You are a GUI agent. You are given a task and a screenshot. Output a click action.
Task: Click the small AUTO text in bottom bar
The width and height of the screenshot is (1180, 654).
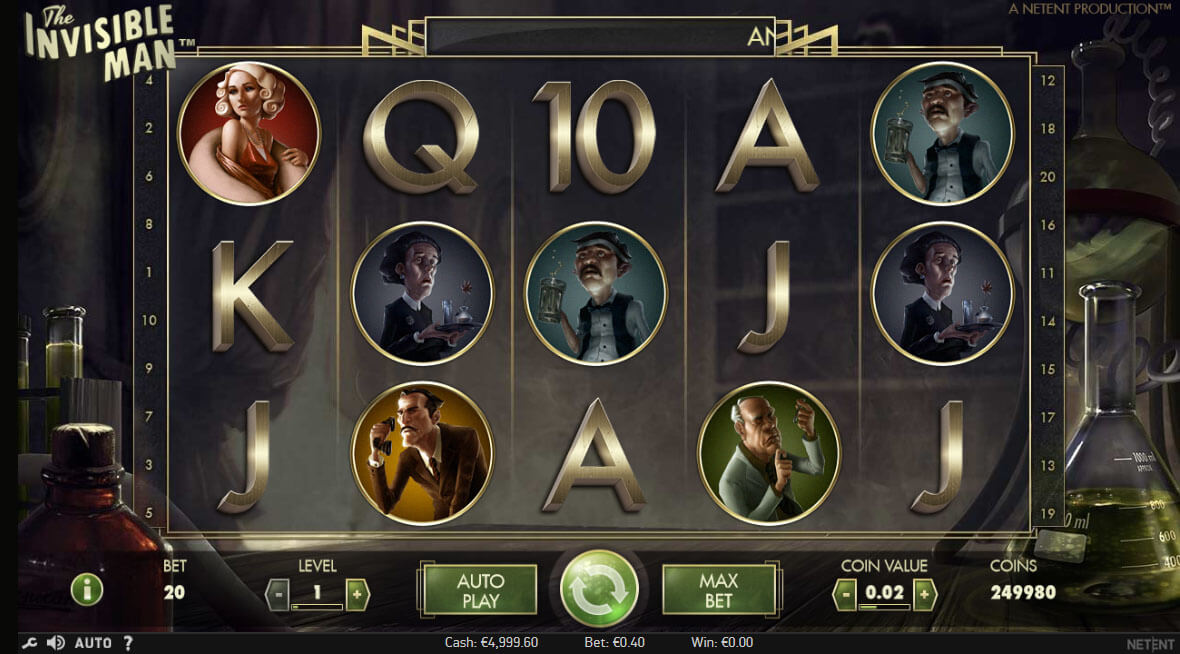tap(93, 642)
